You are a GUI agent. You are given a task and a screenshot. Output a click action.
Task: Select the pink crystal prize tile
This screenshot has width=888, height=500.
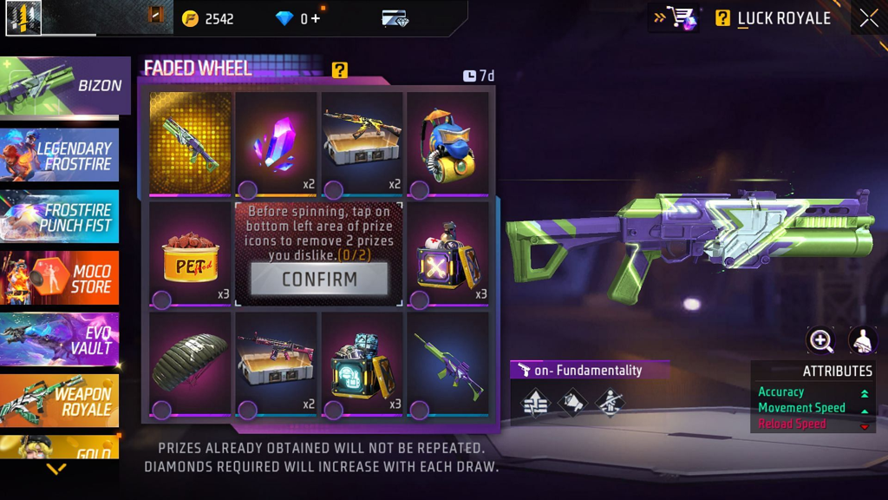(x=276, y=145)
